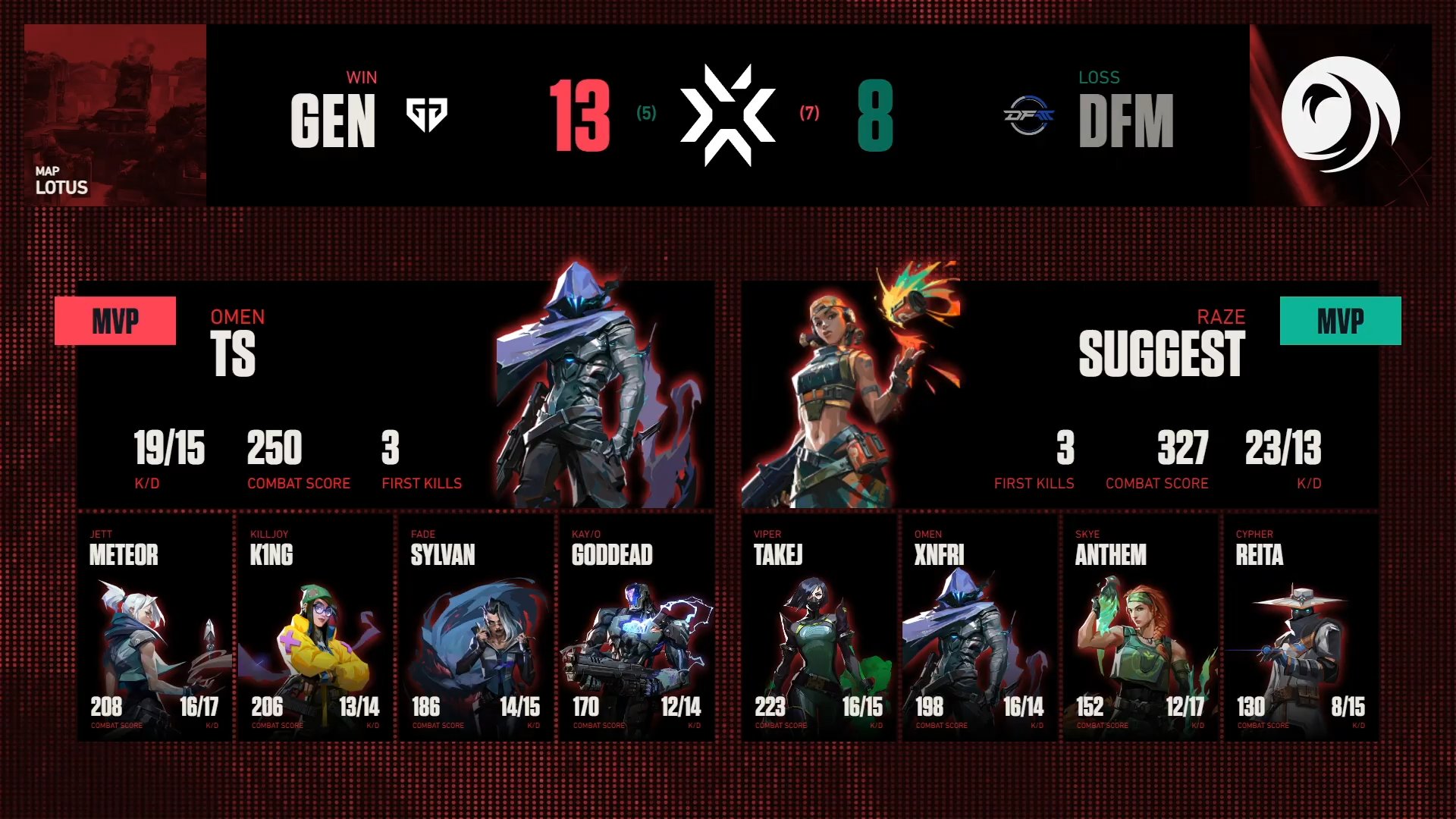Open Takej's Viper player card
This screenshot has height=819, width=1456.
click(x=819, y=628)
